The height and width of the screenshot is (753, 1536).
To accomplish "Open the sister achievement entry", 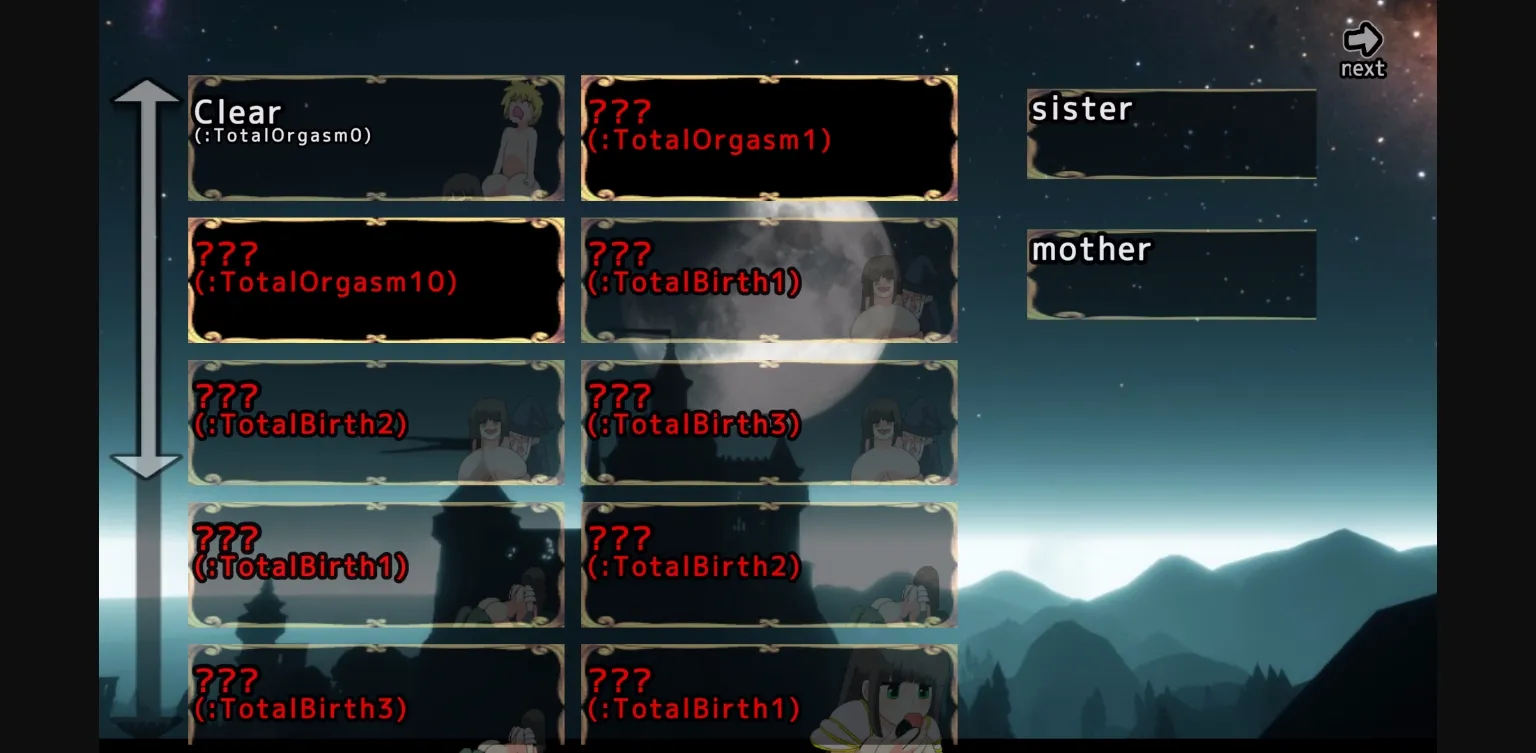I will [x=1170, y=133].
